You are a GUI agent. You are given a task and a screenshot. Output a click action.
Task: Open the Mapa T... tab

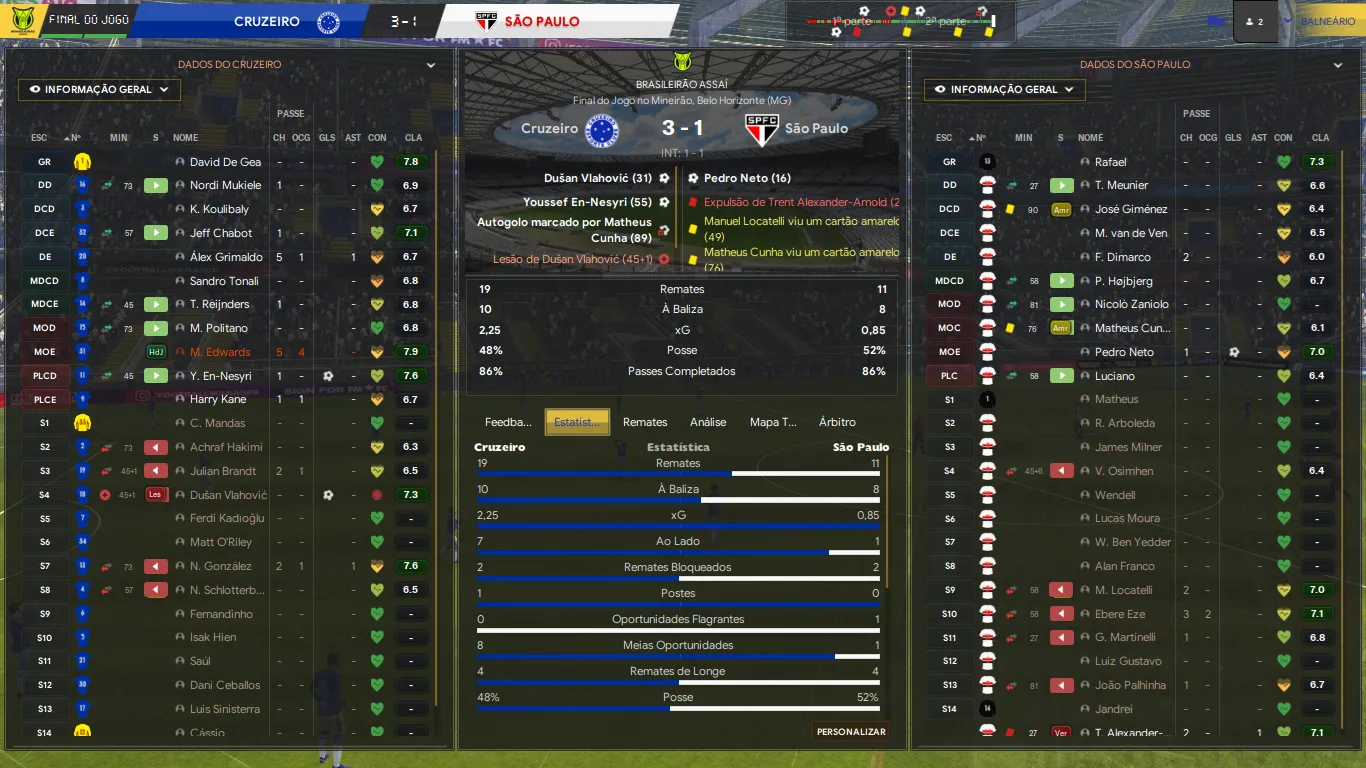(773, 422)
